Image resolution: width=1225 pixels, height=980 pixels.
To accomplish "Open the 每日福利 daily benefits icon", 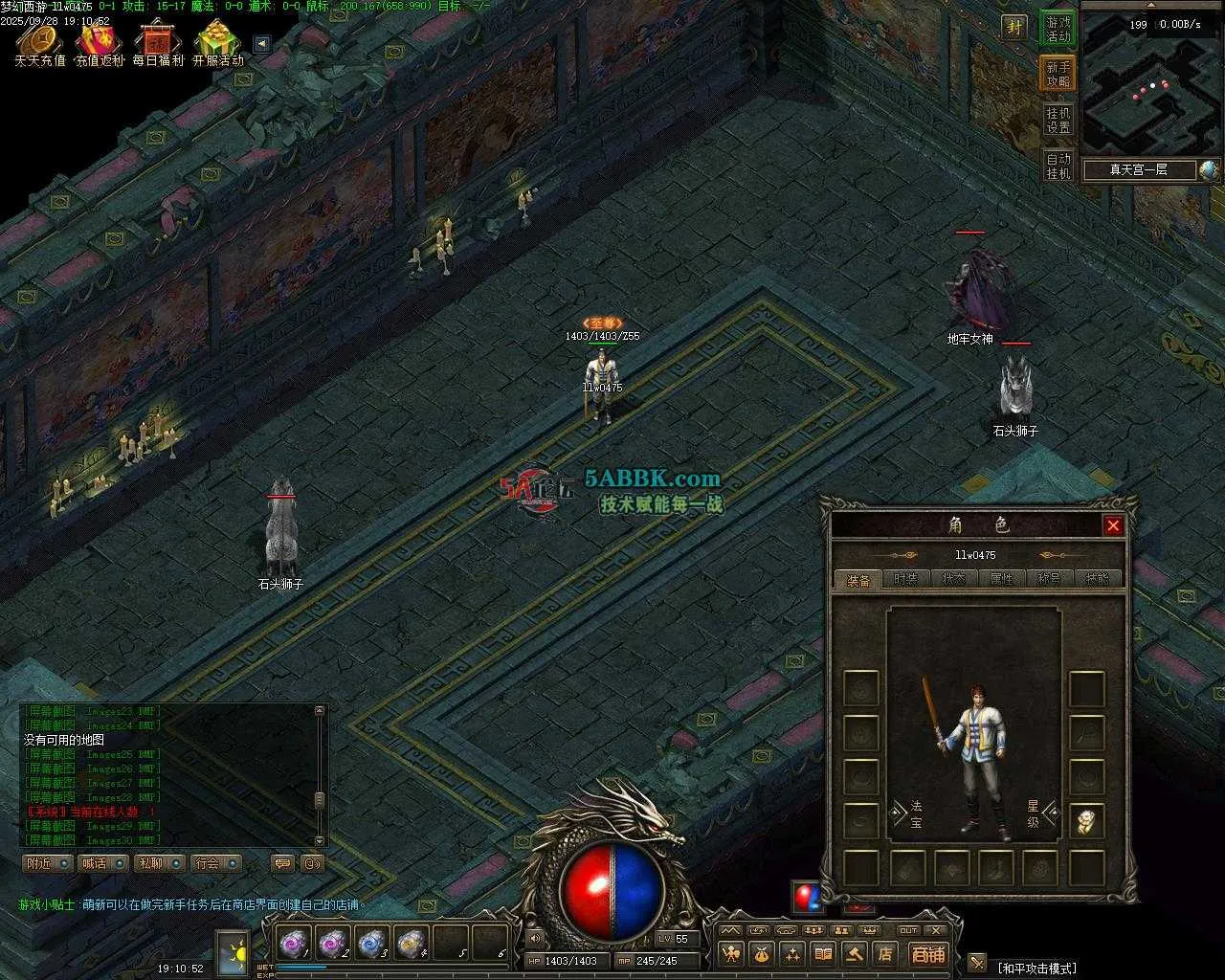I will click(158, 43).
